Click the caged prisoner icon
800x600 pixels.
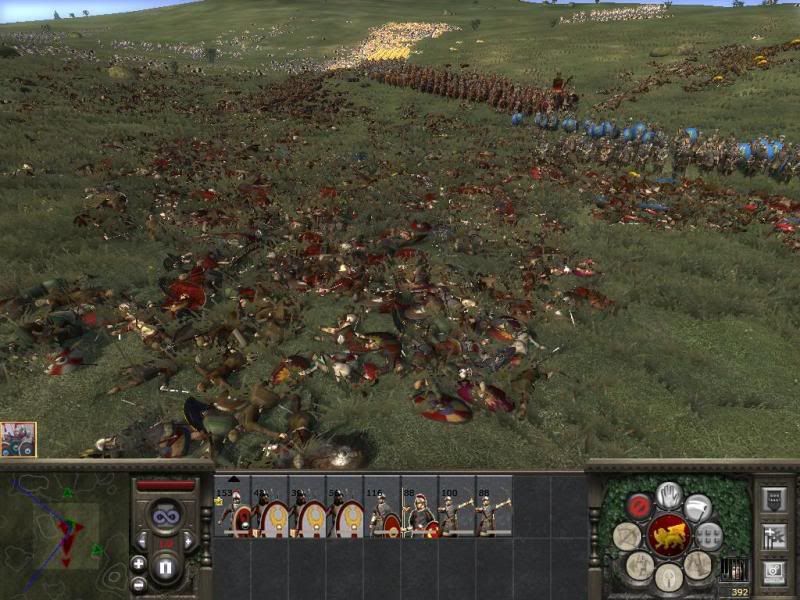click(x=733, y=569)
